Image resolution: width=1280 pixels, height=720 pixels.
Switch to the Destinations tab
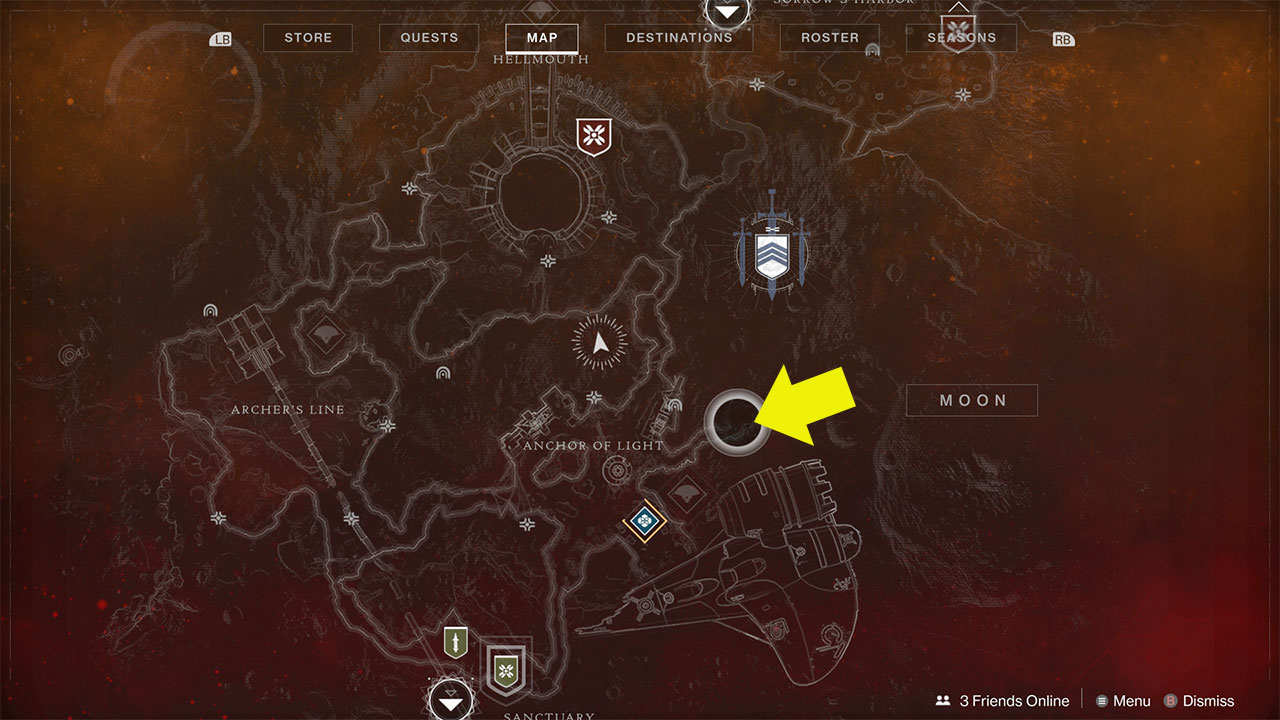(678, 37)
